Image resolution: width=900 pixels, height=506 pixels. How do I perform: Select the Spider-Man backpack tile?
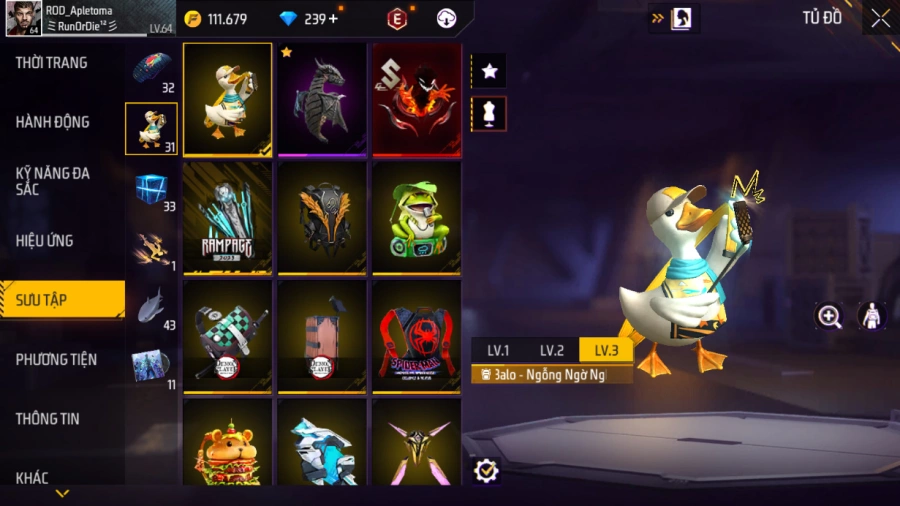click(416, 335)
